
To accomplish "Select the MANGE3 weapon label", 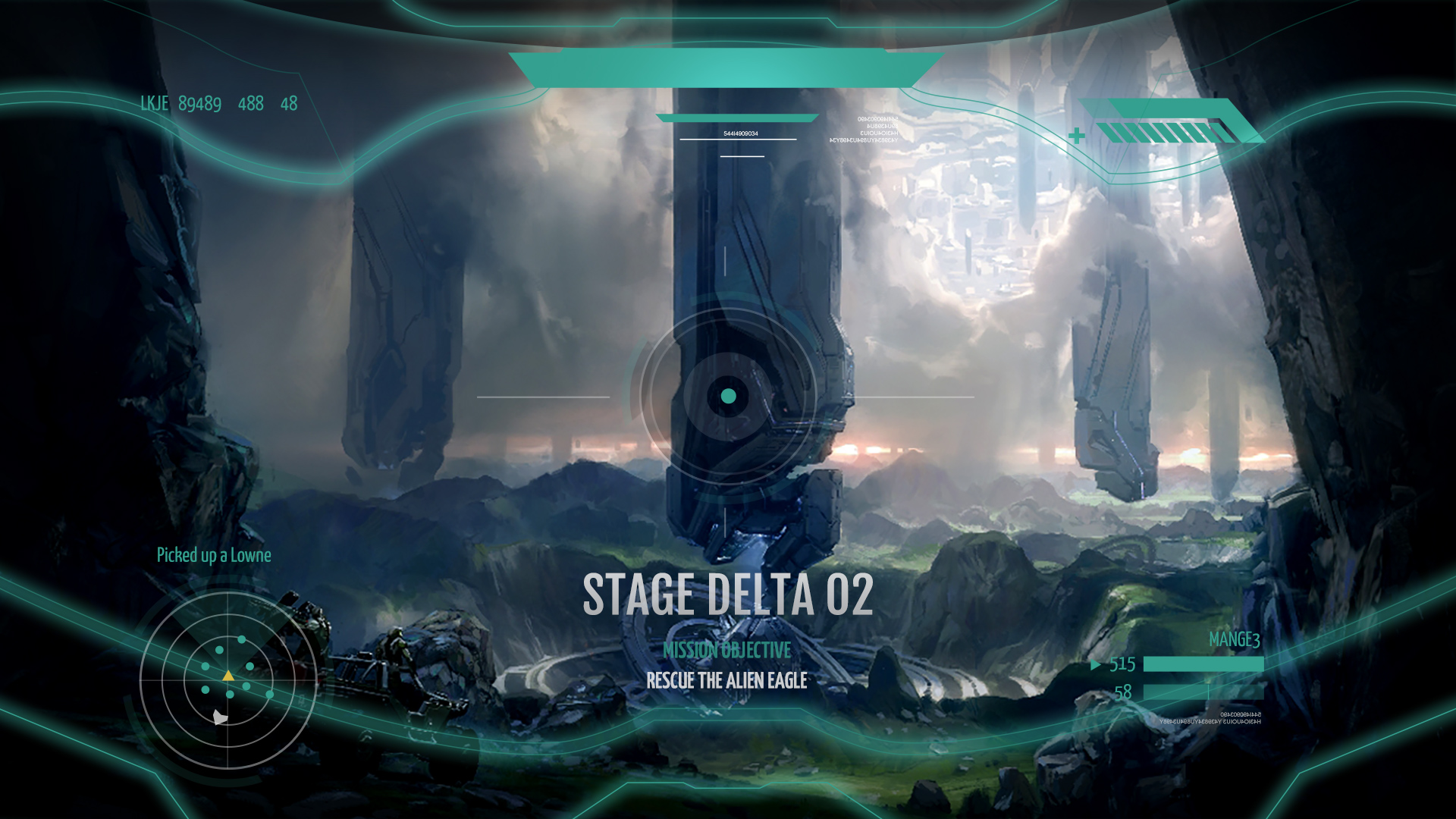I will [1234, 640].
